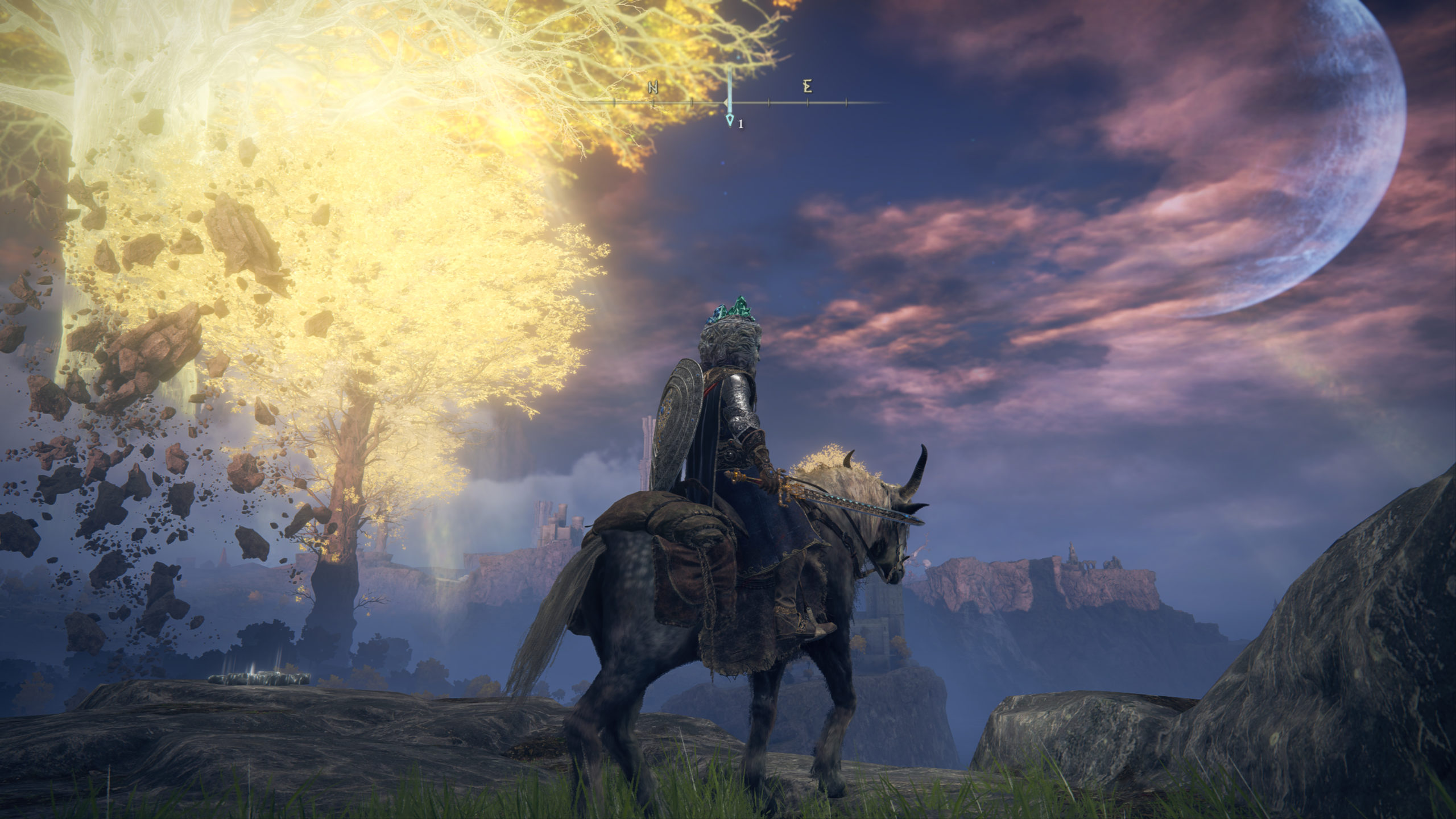Click the blue waypoint marker on the compass
This screenshot has width=1456, height=819.
pos(730,120)
